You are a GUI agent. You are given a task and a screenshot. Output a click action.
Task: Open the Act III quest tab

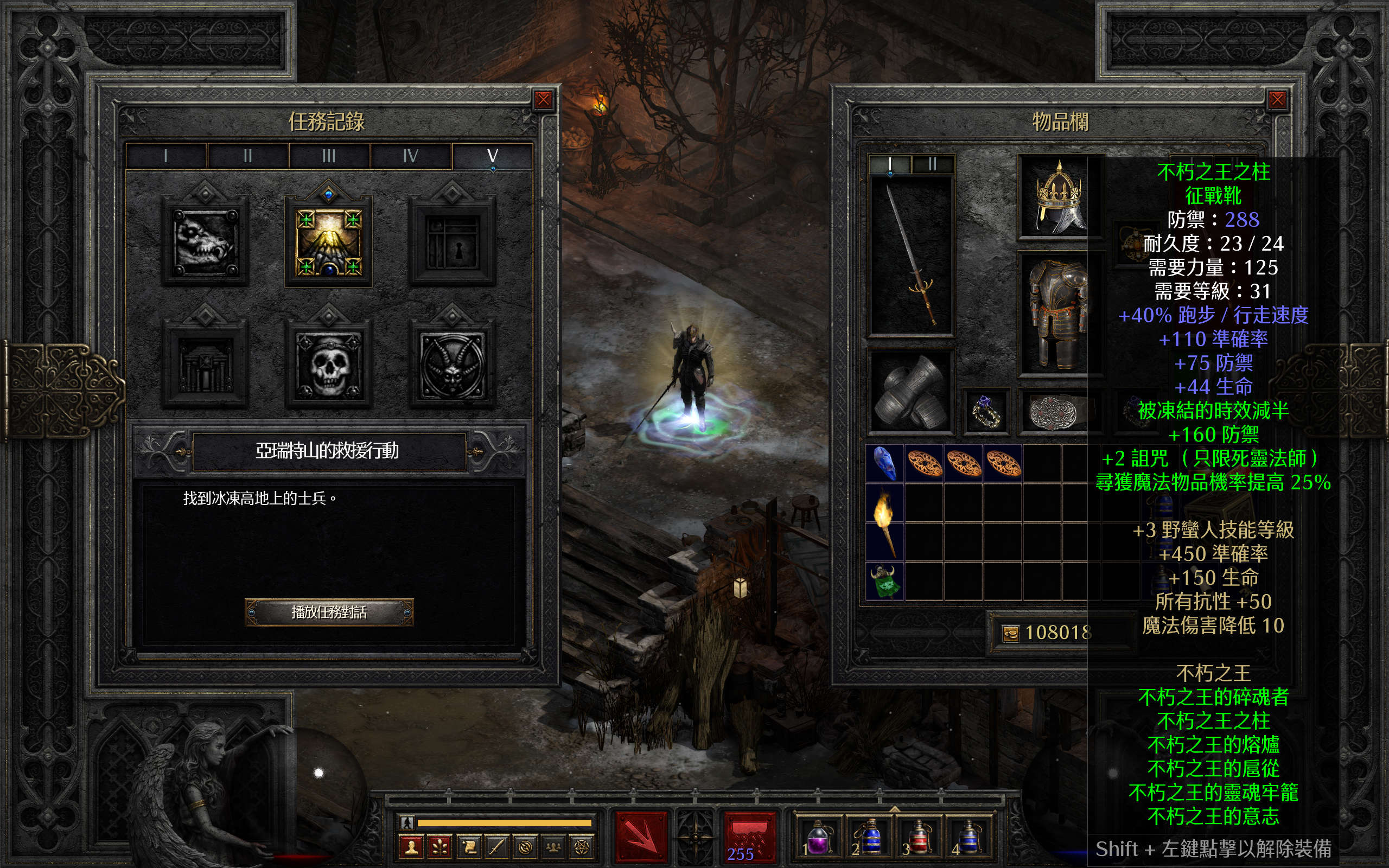point(329,156)
